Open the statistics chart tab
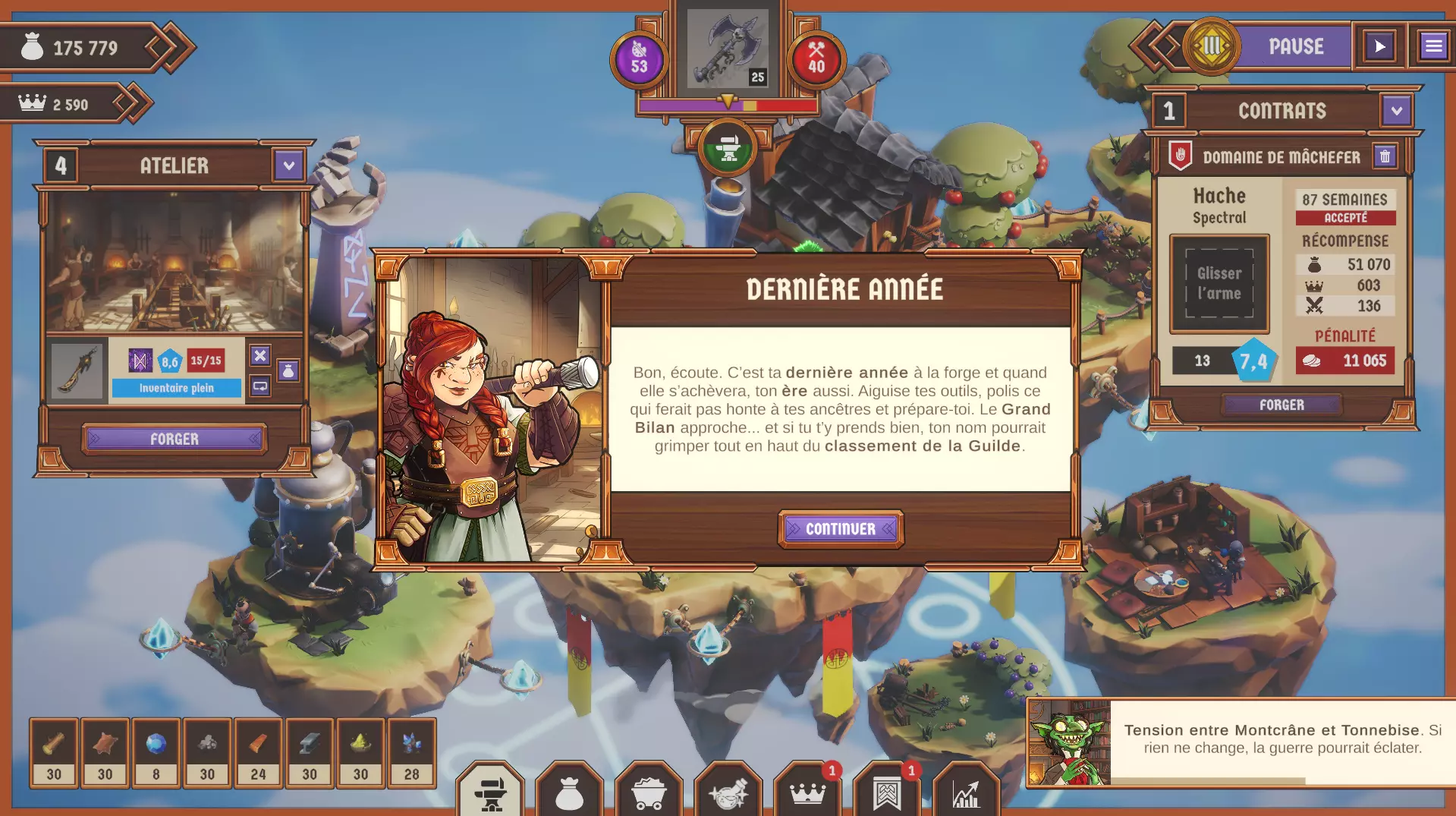This screenshot has width=1456, height=816. click(x=966, y=793)
